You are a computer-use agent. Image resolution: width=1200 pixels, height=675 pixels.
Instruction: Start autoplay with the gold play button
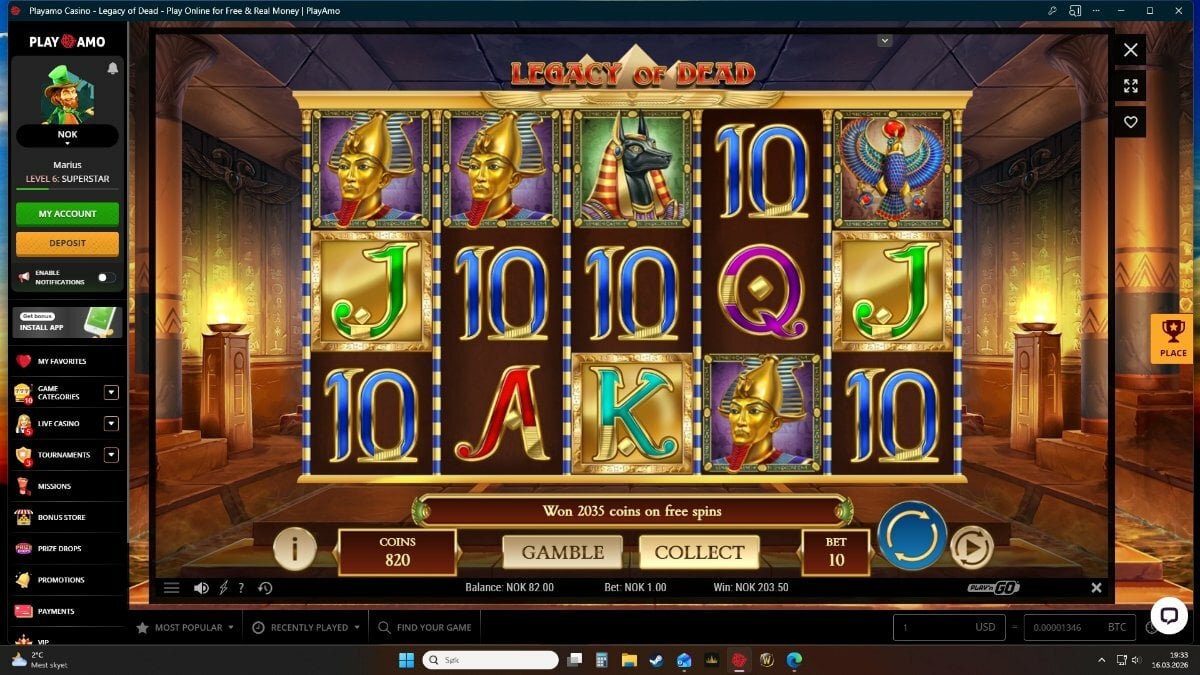point(971,547)
